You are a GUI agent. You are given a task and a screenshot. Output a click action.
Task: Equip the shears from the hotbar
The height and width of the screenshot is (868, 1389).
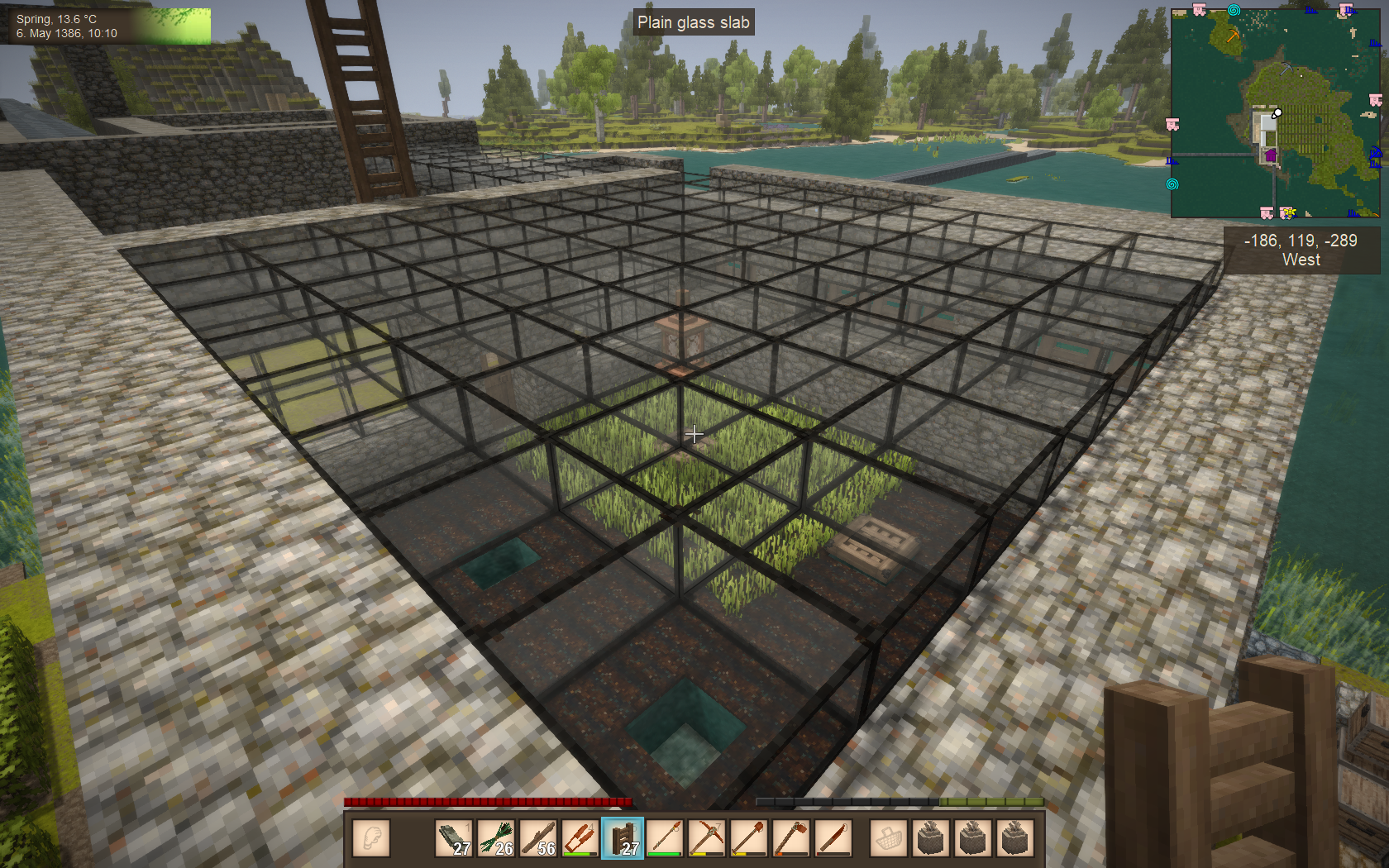point(580,838)
